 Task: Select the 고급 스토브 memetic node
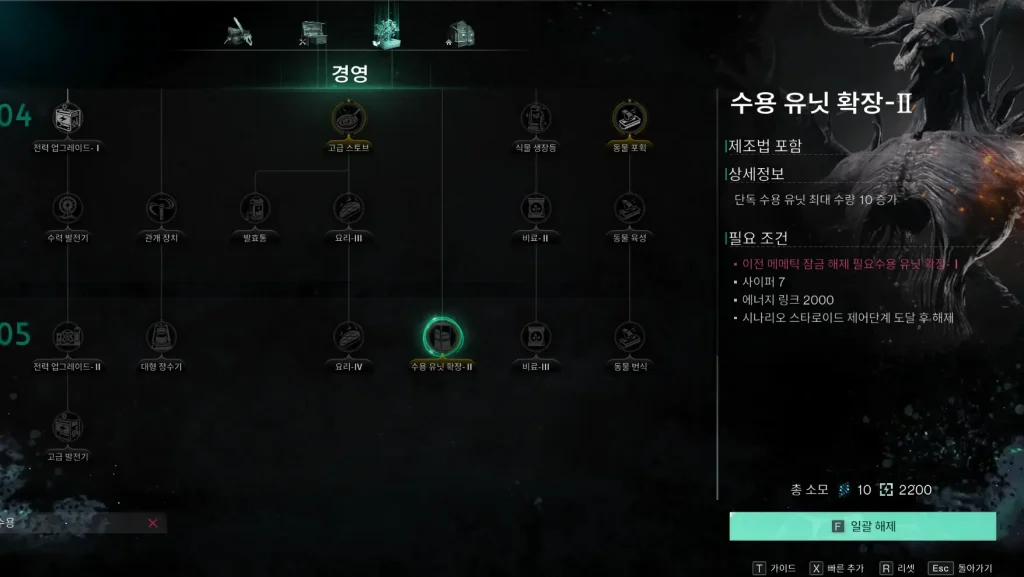tap(348, 119)
